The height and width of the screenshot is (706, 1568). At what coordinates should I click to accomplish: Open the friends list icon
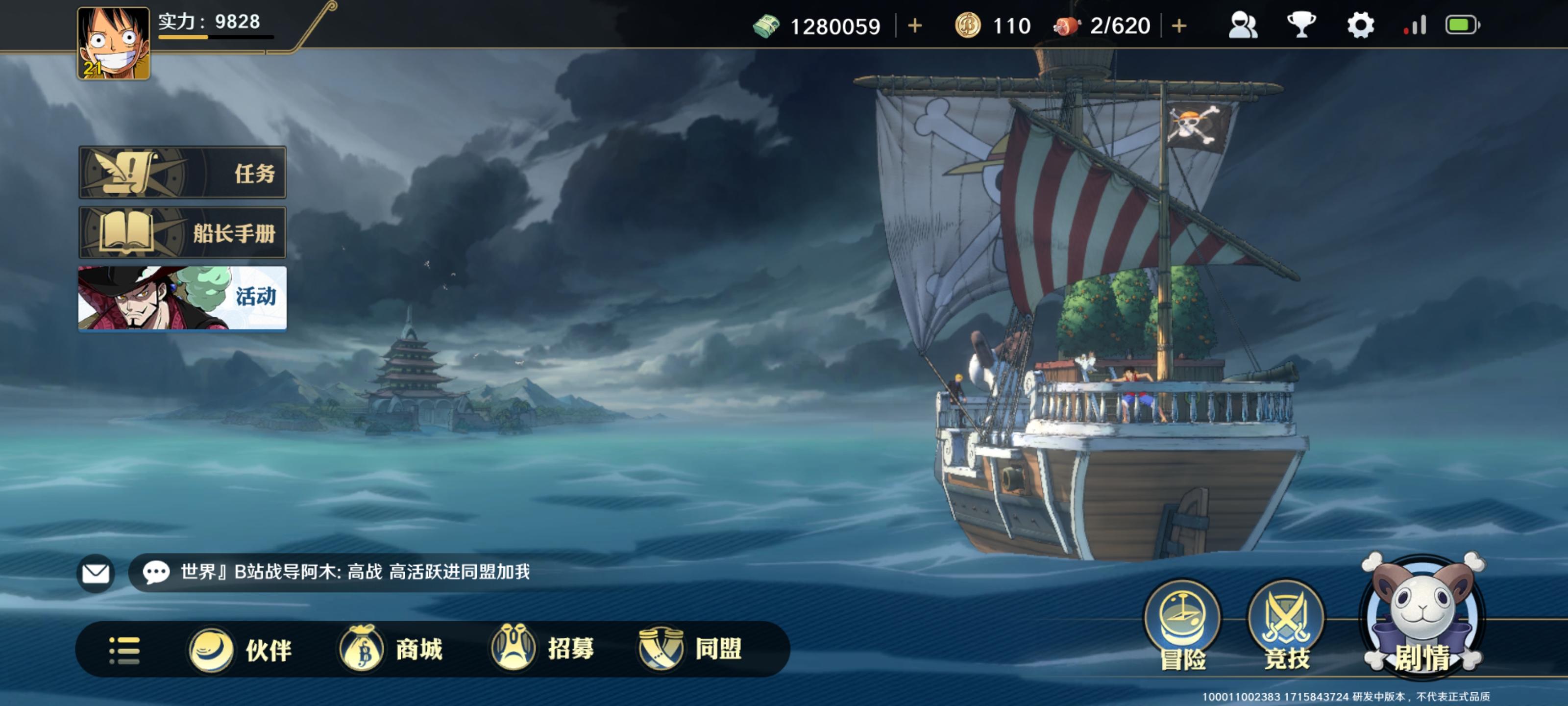pyautogui.click(x=1243, y=25)
